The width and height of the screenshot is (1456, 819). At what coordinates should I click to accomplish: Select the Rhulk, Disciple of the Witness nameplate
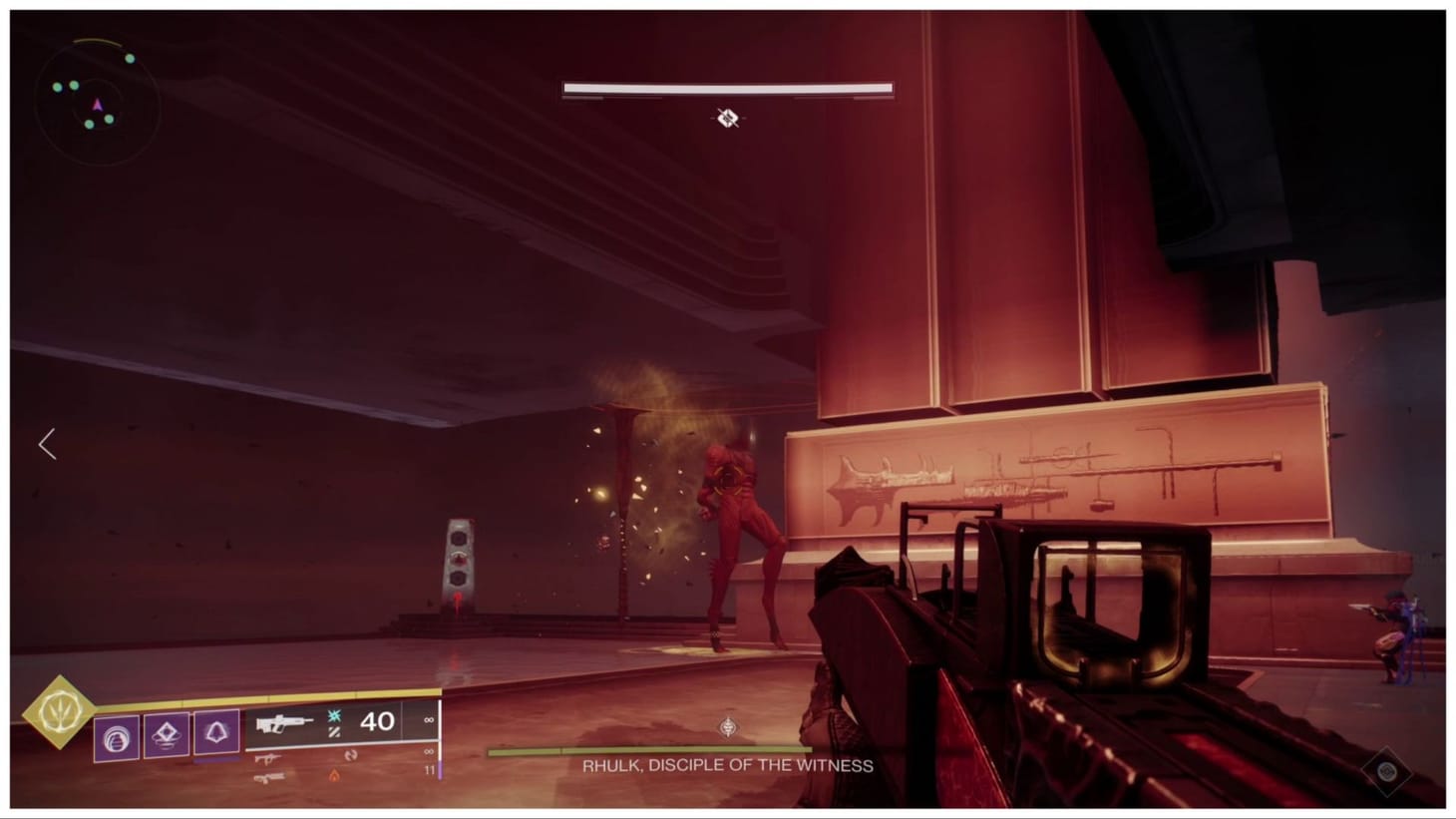click(727, 767)
